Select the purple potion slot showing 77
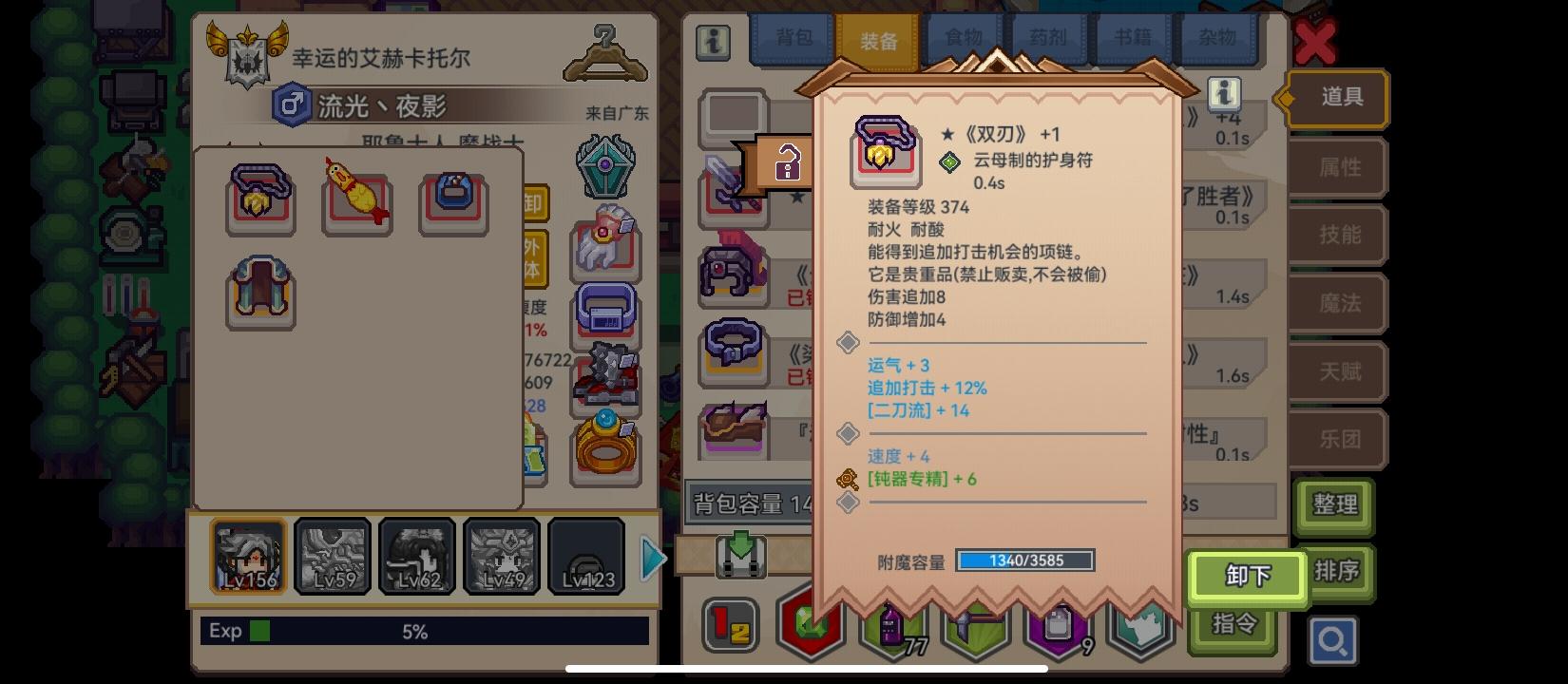 [889, 626]
